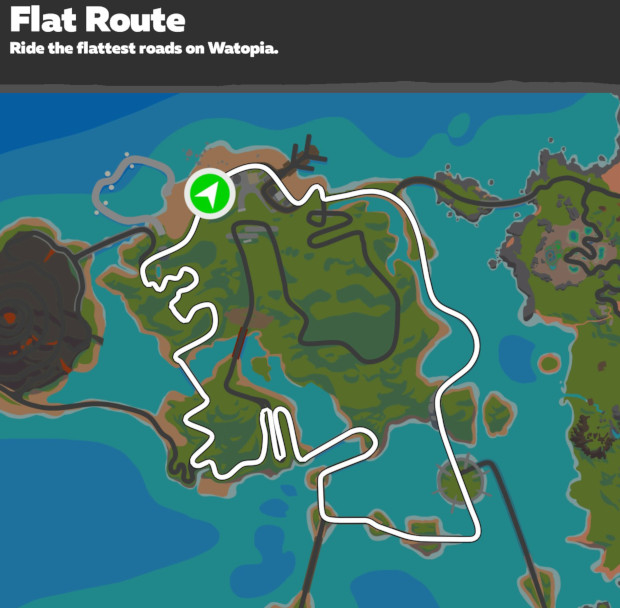
Task: Click the green route start arrow marker
Action: point(209,194)
